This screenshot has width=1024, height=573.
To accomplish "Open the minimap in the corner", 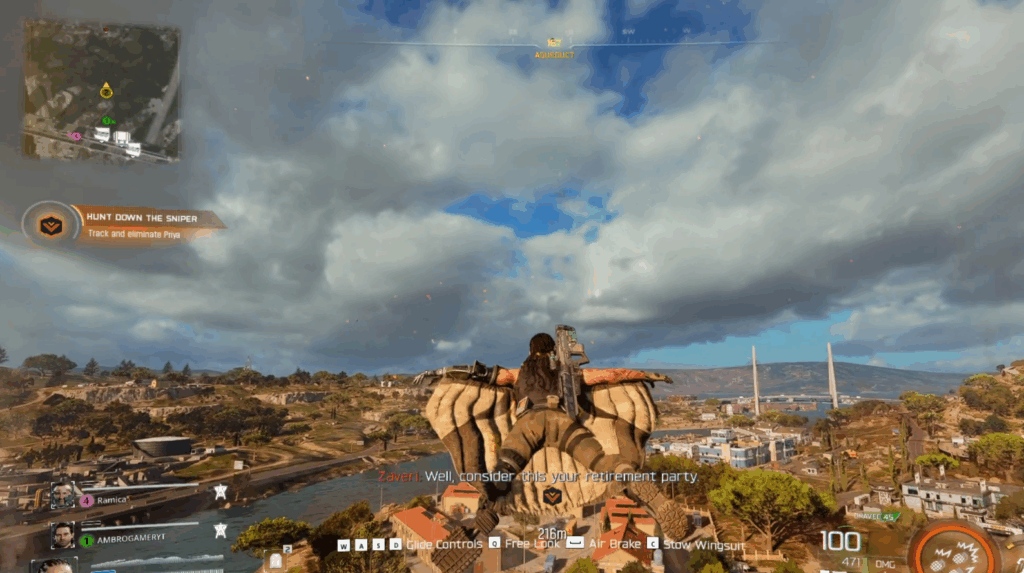I will click(102, 91).
